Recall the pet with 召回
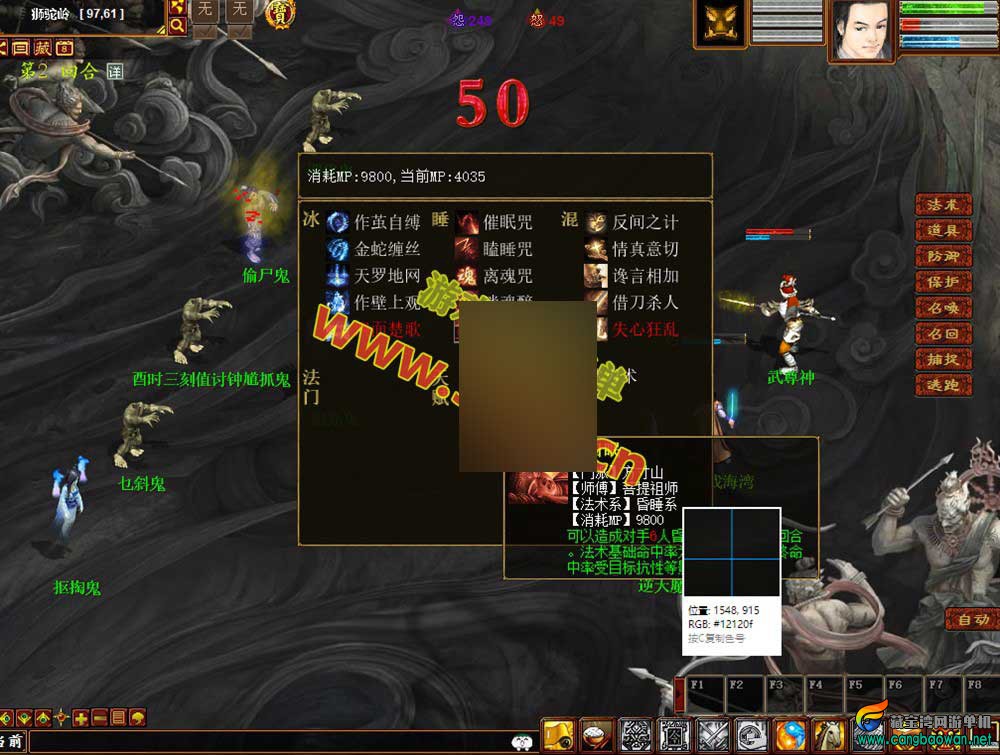1000x755 pixels. (943, 334)
